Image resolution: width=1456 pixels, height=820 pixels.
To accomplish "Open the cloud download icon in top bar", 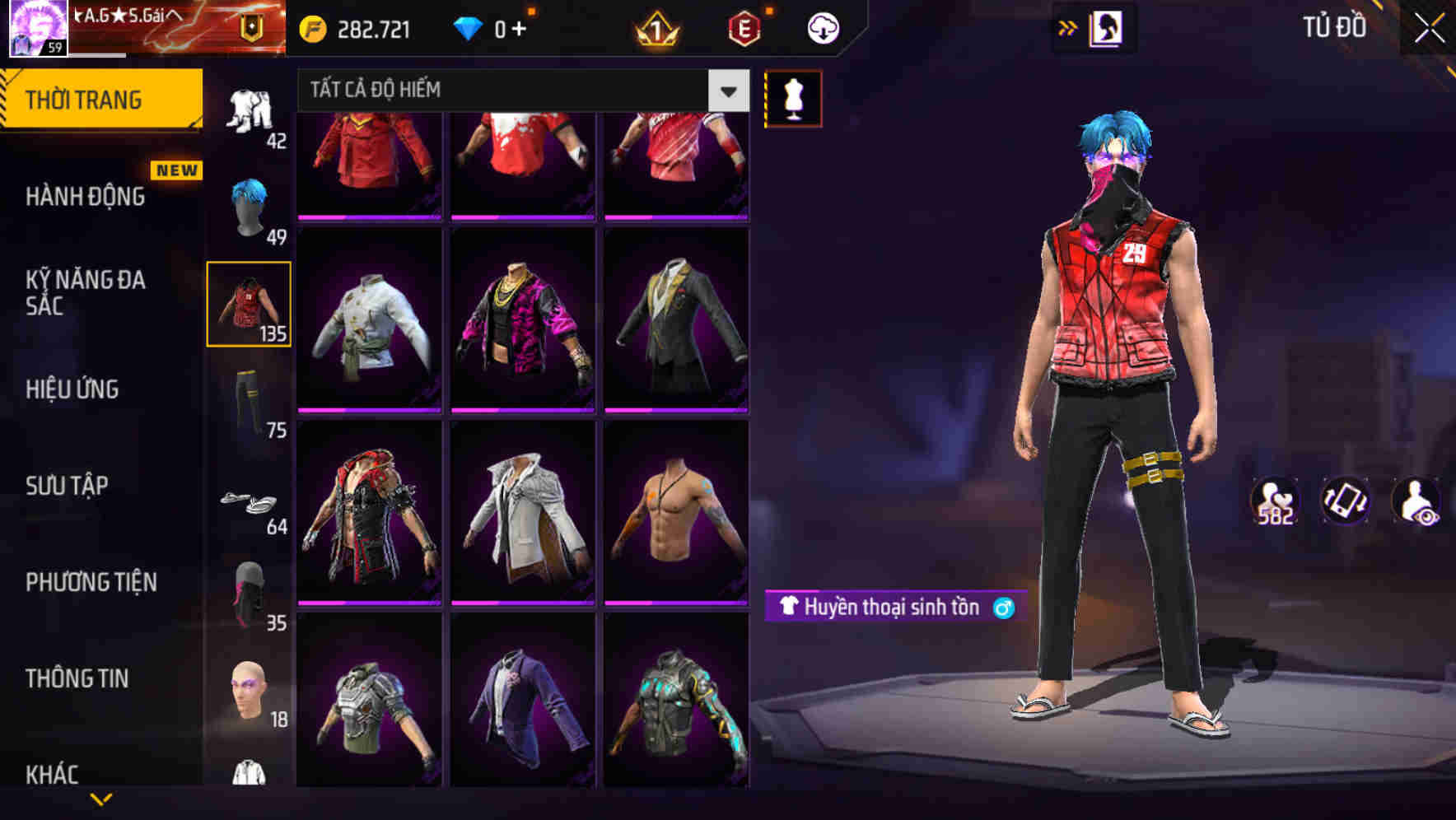I will (x=821, y=27).
